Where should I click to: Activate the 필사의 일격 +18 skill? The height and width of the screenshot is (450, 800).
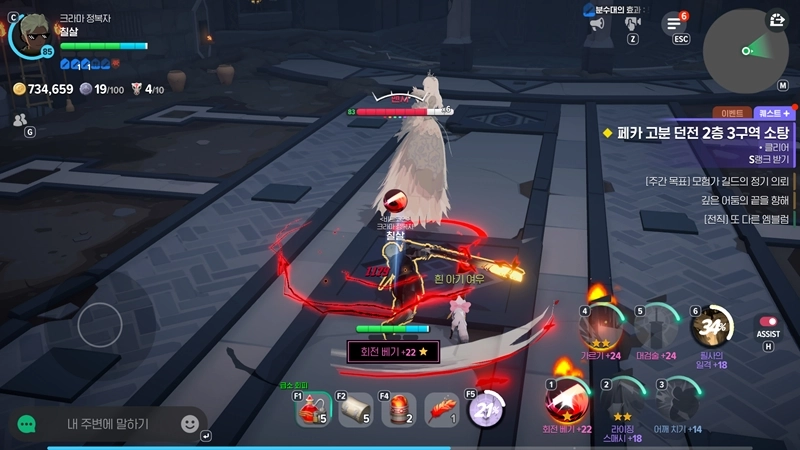(x=712, y=327)
